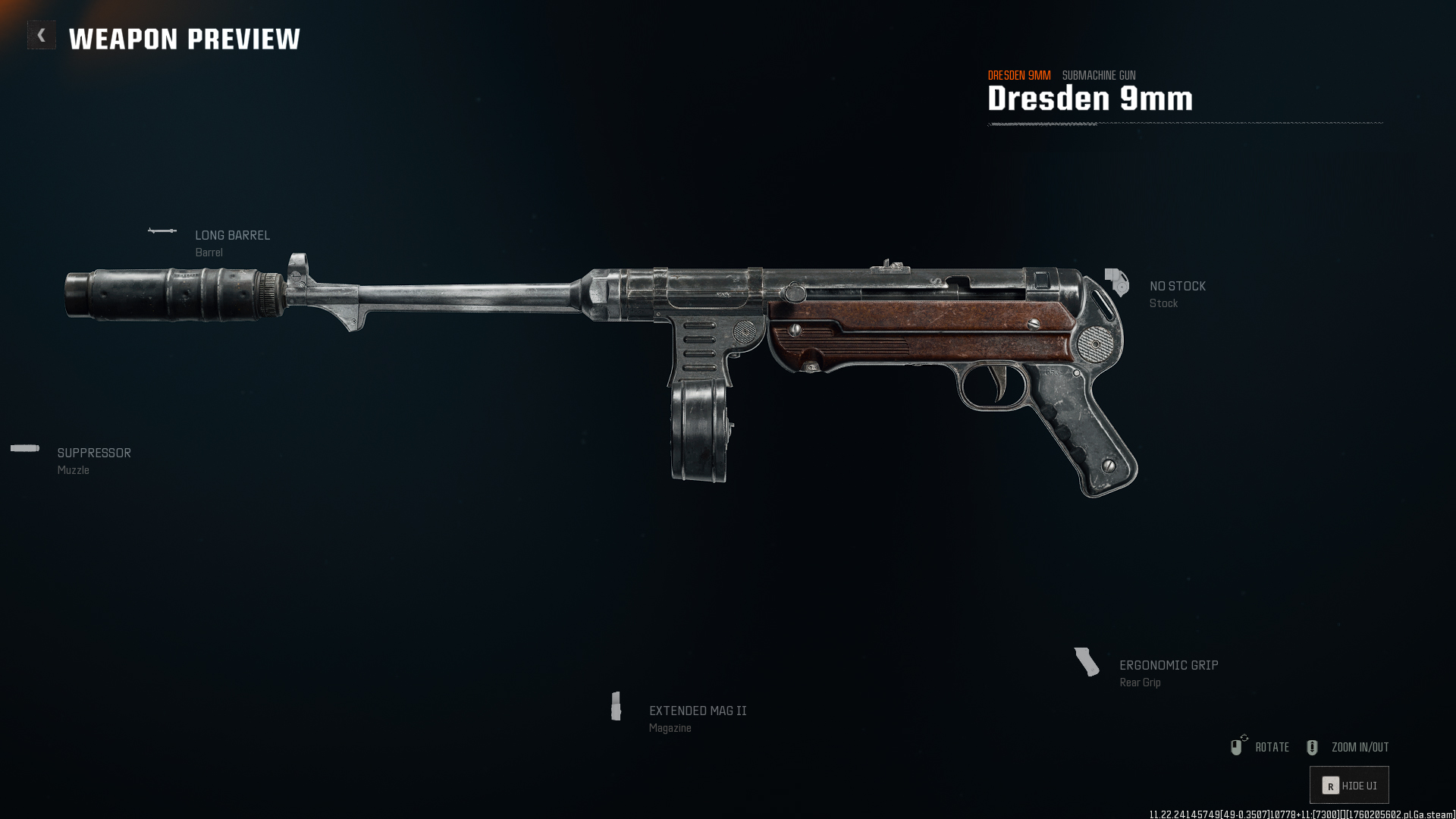Hide the UI overlay
Viewport: 1456px width, 819px height.
(x=1349, y=786)
